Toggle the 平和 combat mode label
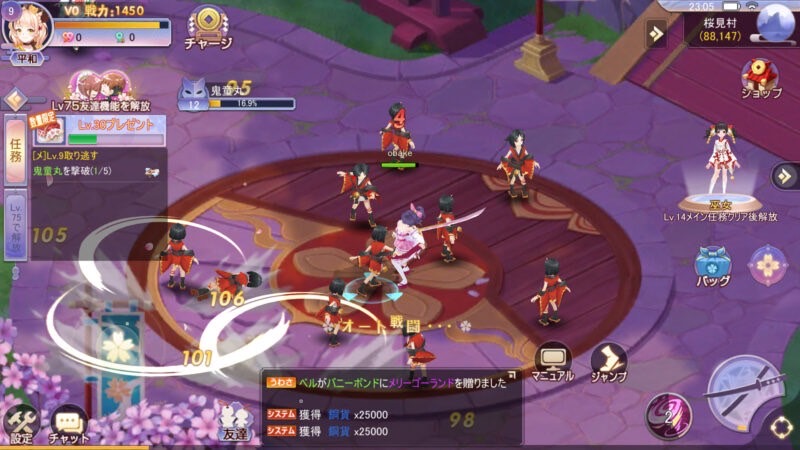The image size is (800, 450). point(27,58)
